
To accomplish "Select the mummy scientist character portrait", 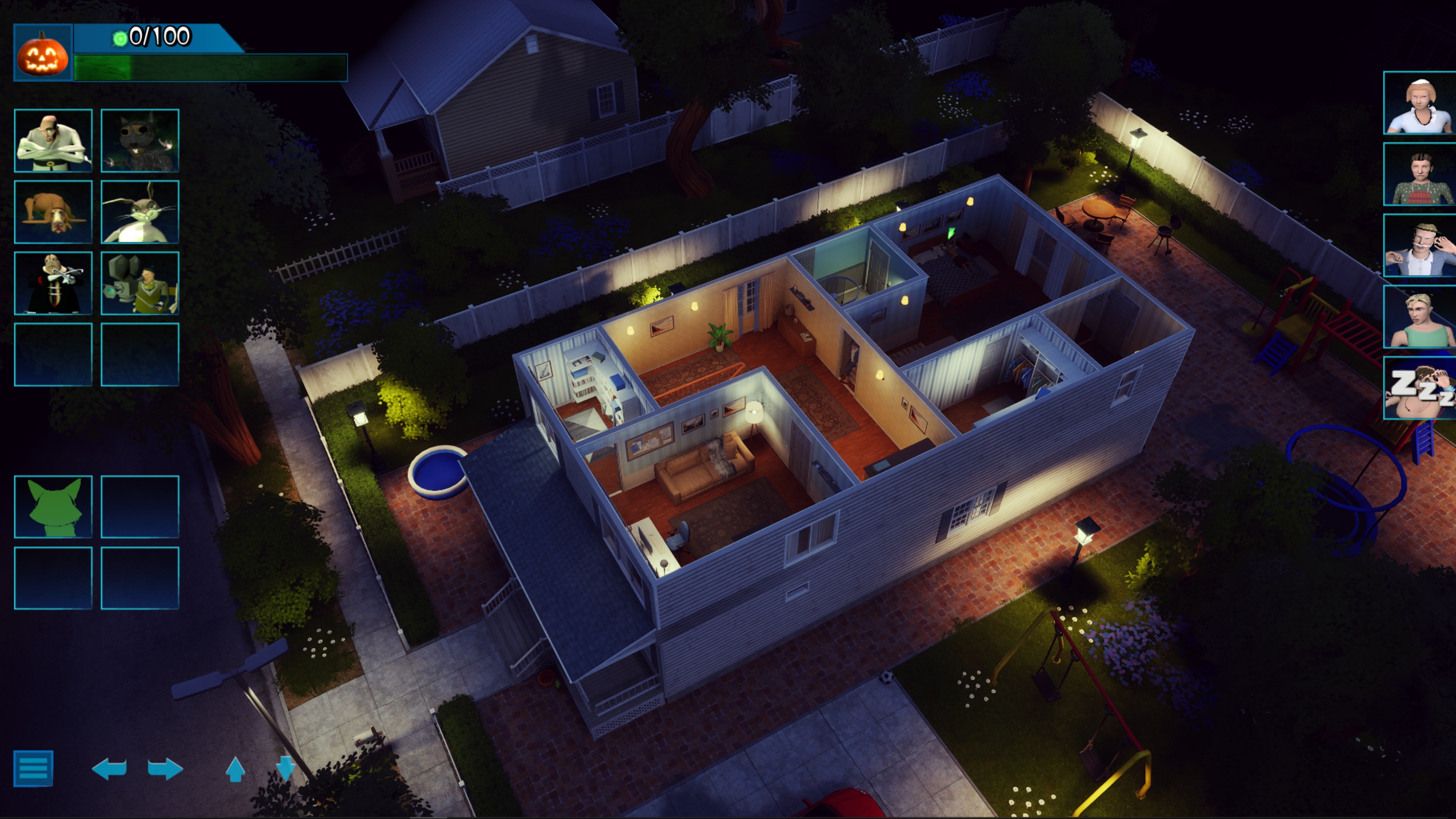I will tap(53, 141).
